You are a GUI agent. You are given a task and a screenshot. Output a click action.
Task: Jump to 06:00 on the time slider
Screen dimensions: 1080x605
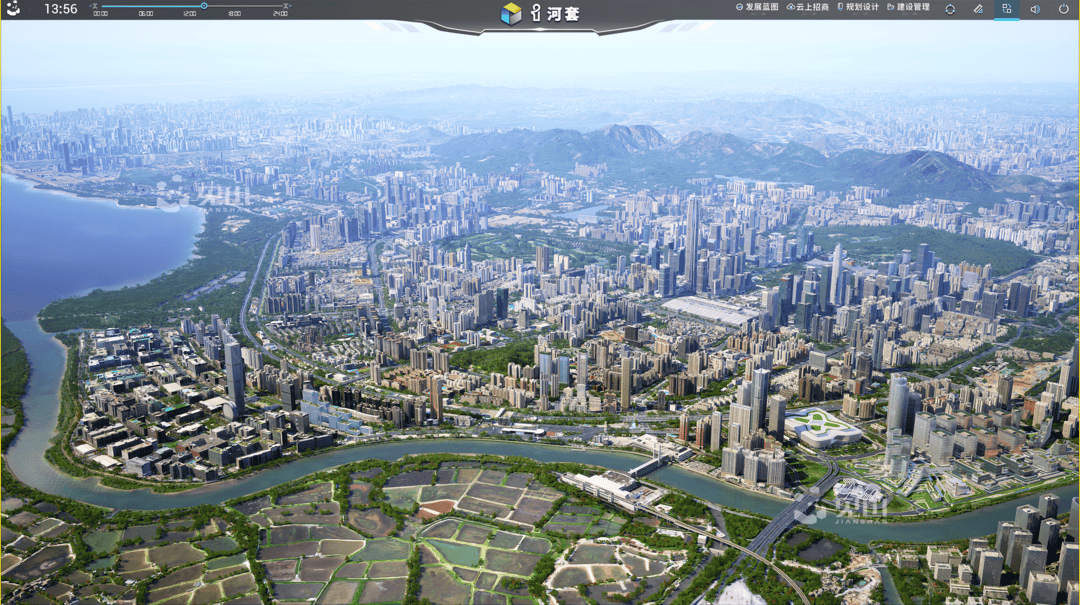146,14
